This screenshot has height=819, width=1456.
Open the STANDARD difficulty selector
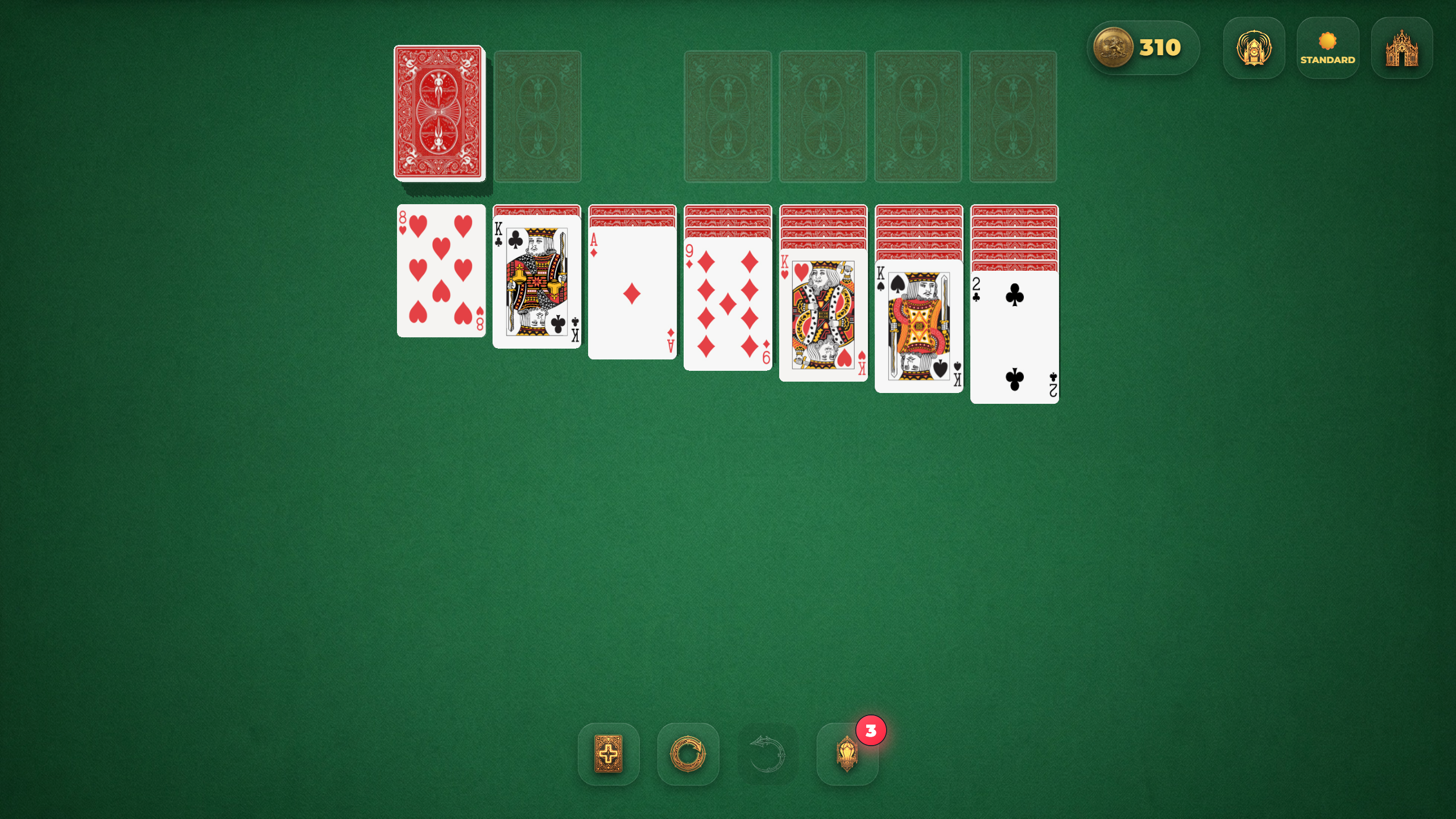coord(1327,59)
